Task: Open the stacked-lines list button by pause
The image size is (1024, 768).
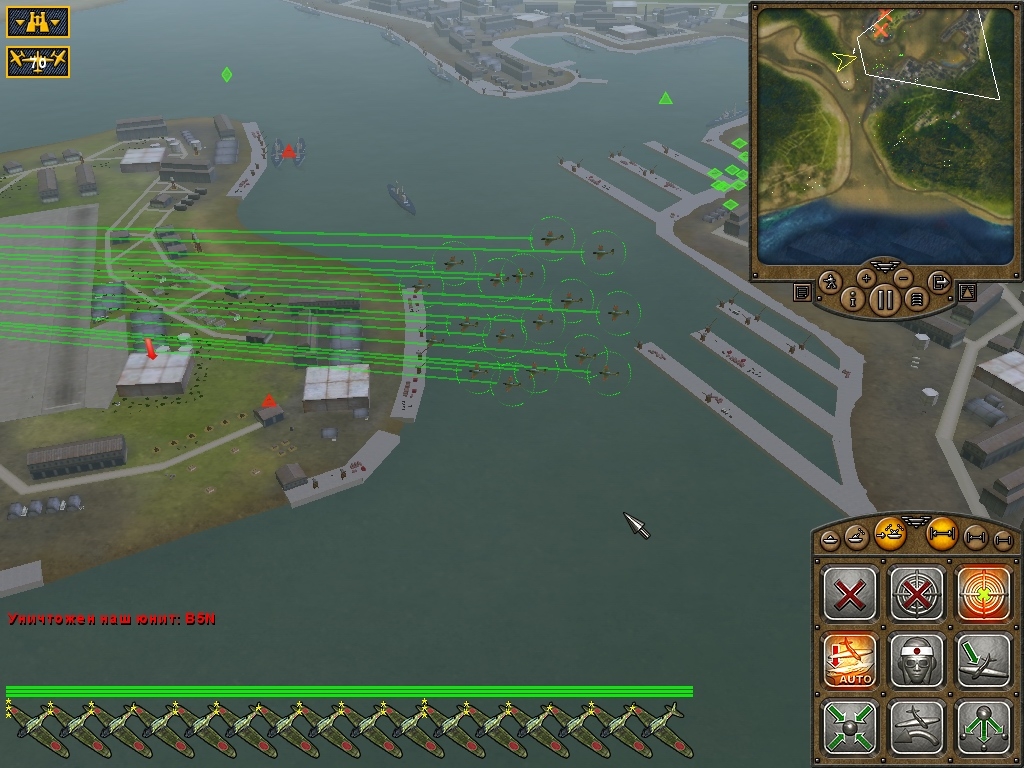Action: 916,297
